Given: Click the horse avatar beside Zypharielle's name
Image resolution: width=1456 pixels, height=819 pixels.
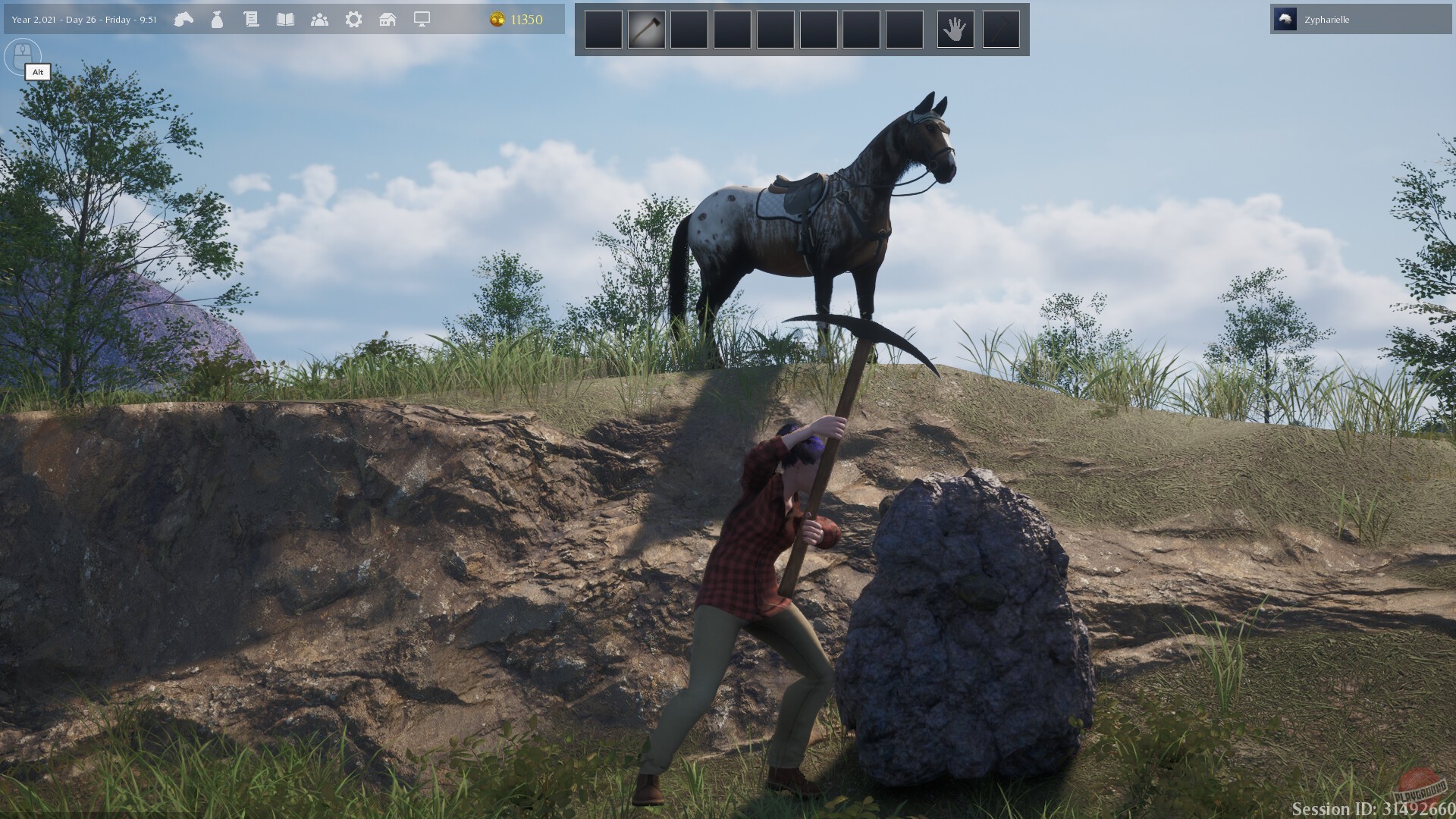Looking at the screenshot, I should click(x=1285, y=19).
